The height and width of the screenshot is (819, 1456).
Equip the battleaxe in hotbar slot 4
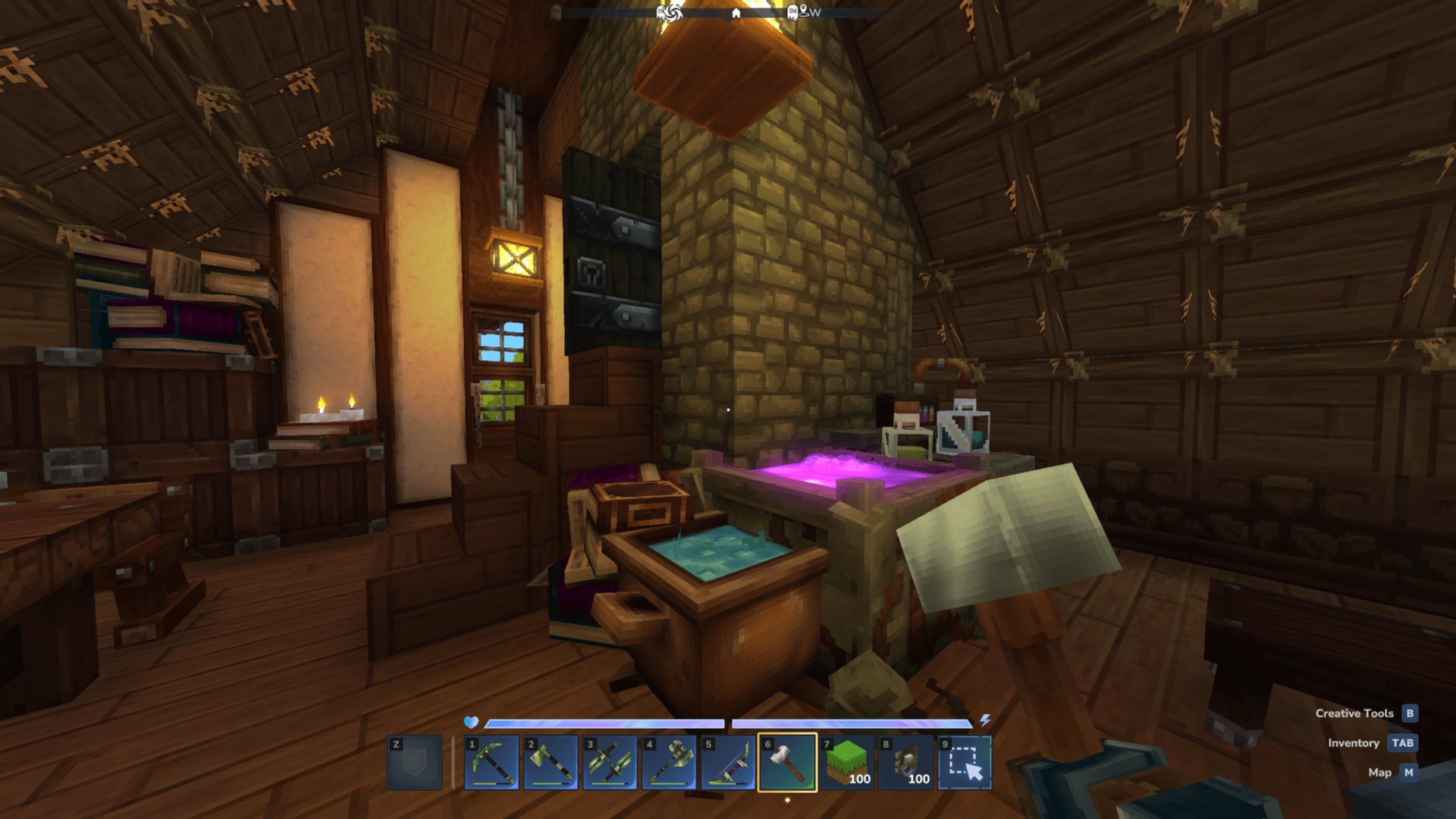click(669, 762)
